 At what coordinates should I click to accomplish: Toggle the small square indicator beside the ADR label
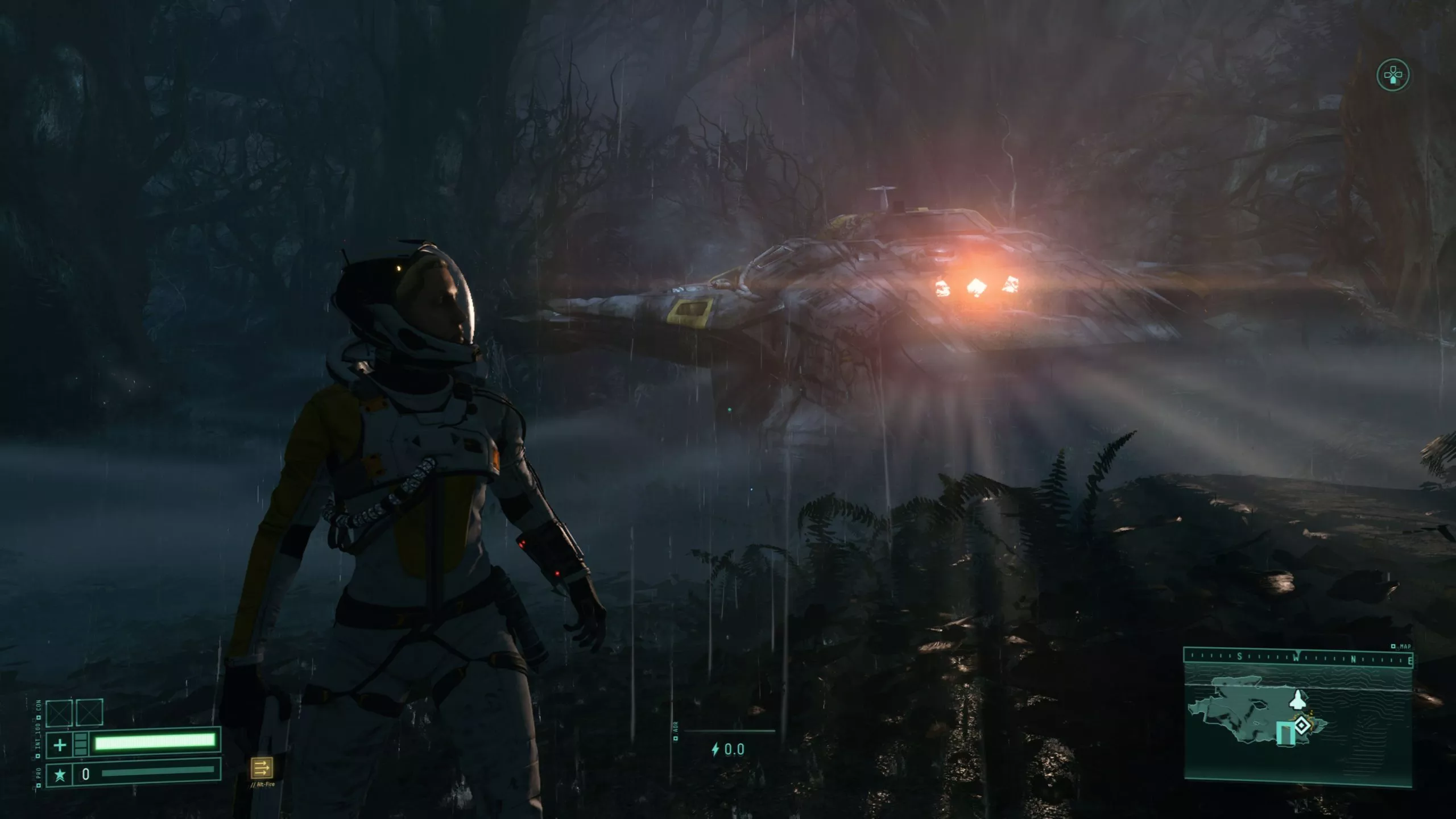(676, 739)
